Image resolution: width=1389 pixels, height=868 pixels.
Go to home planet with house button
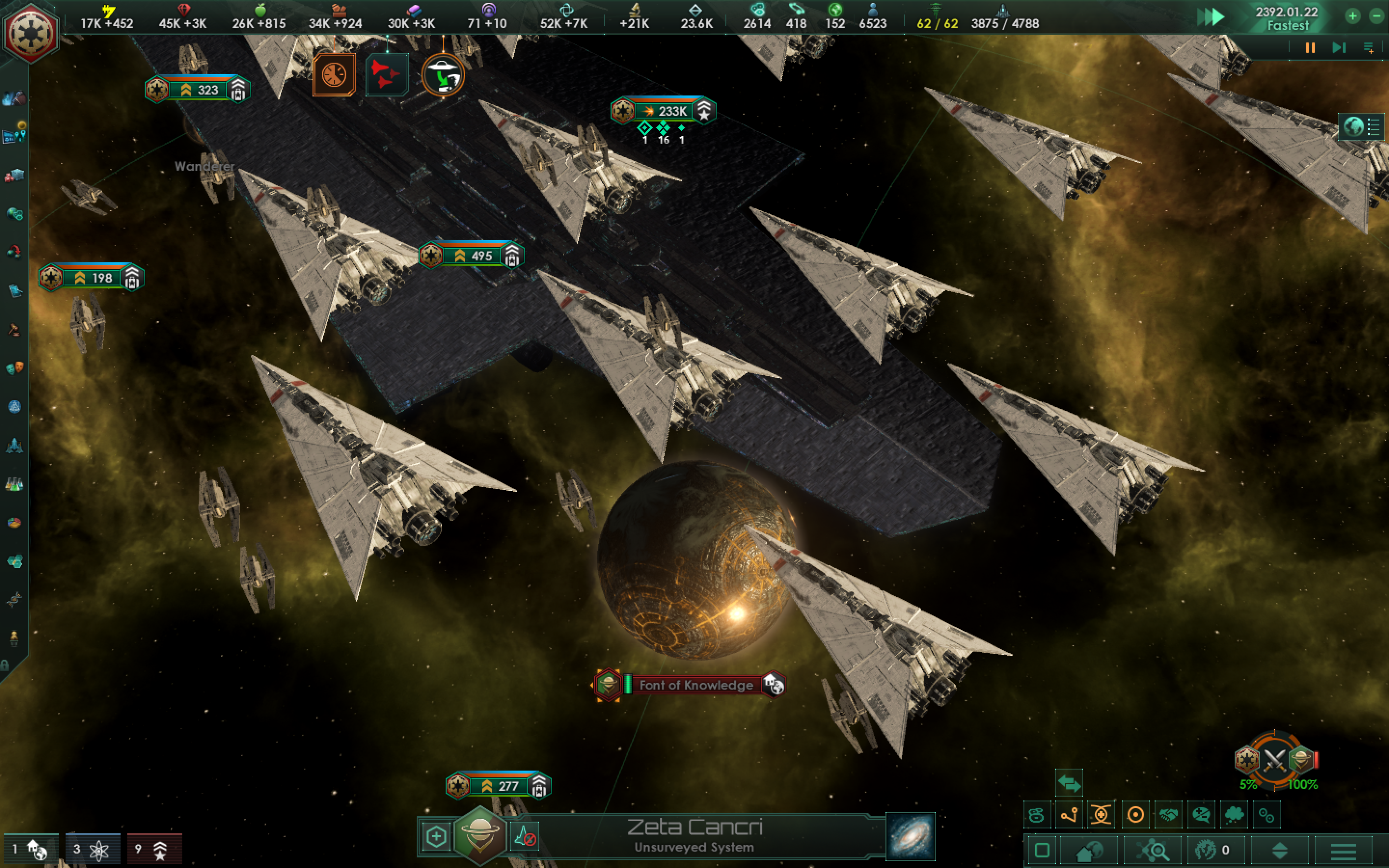pyautogui.click(x=1088, y=850)
